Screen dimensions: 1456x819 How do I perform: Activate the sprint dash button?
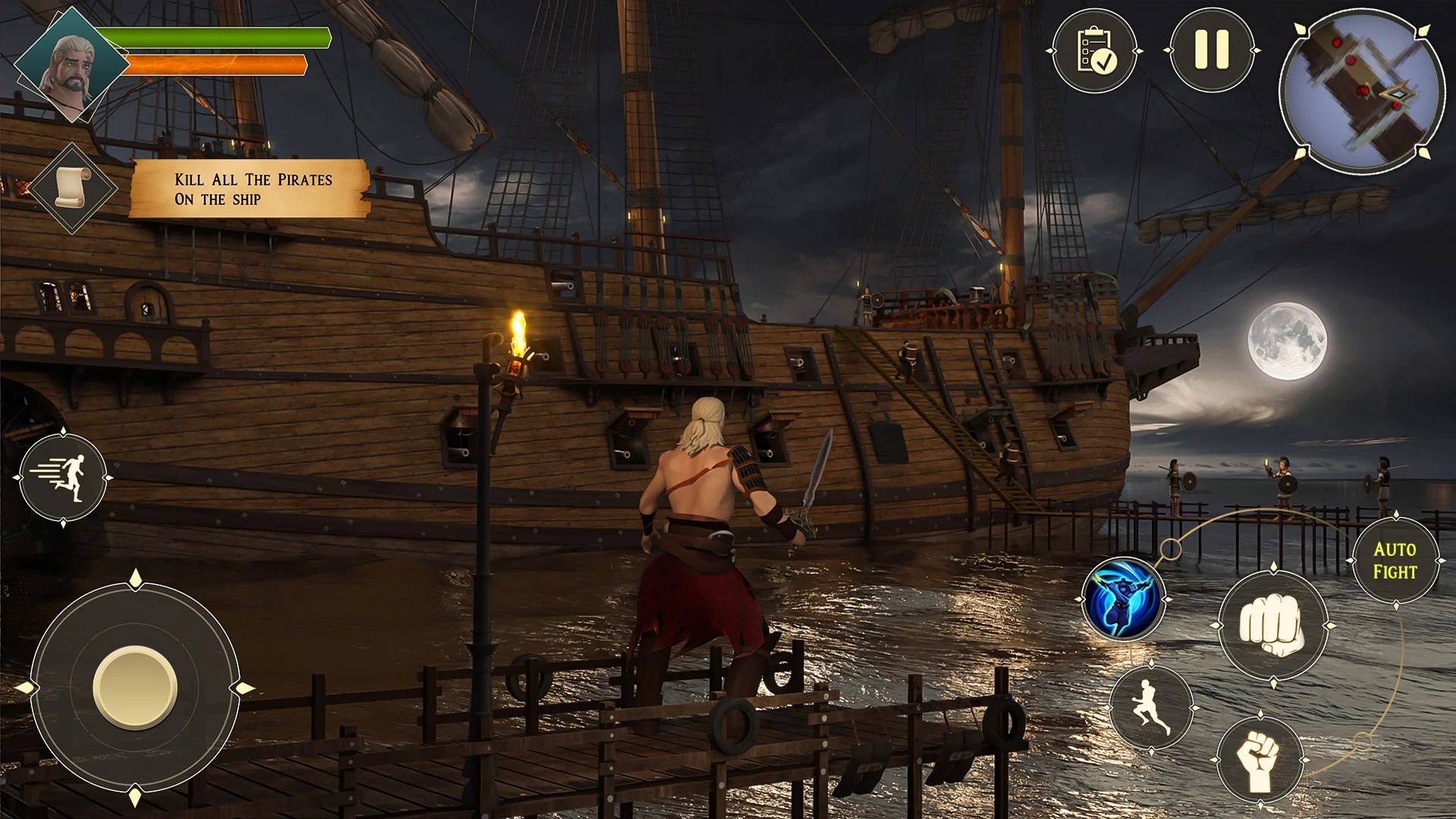tap(63, 478)
